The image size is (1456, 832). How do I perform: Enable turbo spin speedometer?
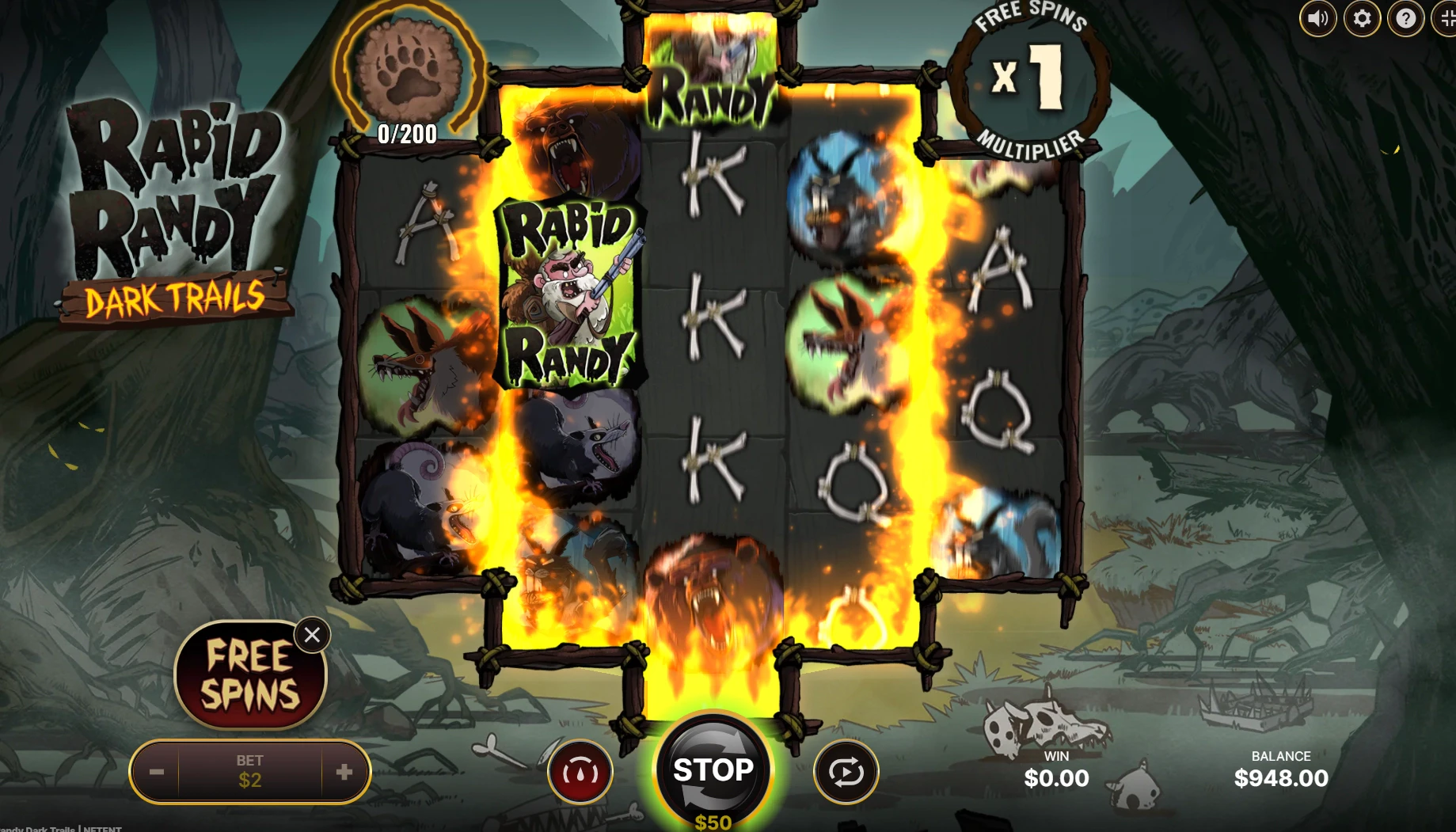click(x=580, y=772)
